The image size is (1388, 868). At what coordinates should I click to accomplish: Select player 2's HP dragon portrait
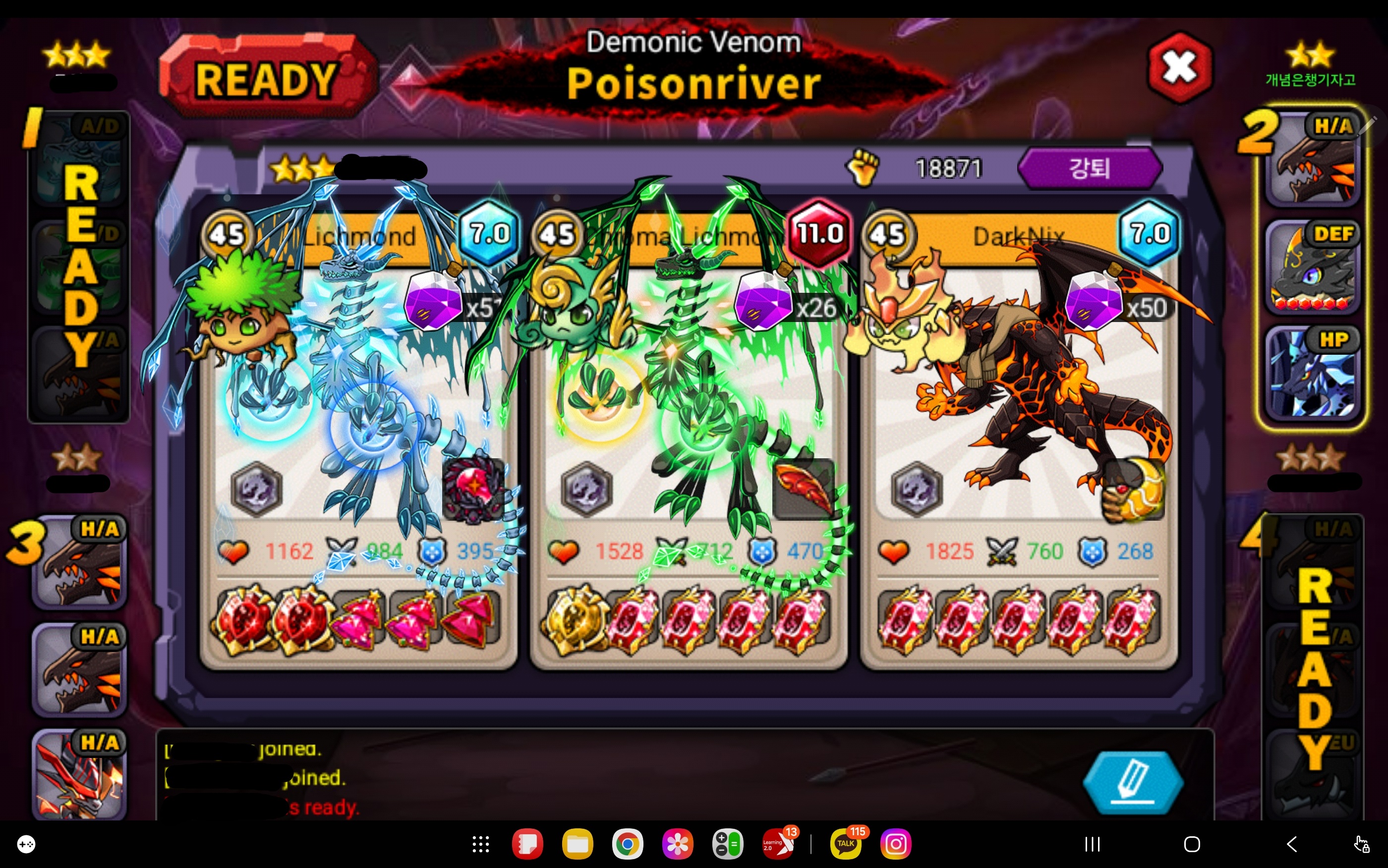[x=1312, y=373]
